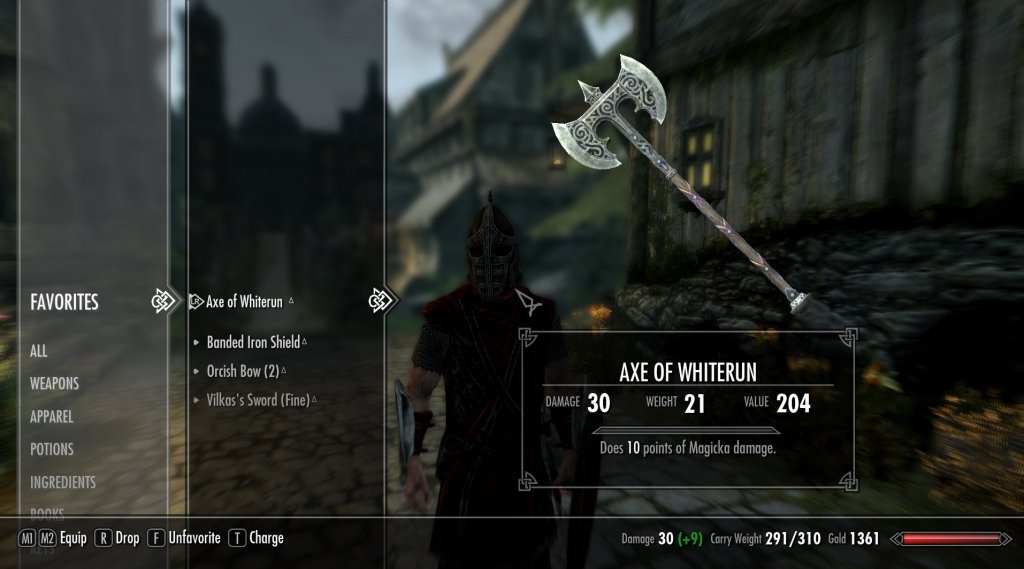Choose the Potions category

point(52,449)
